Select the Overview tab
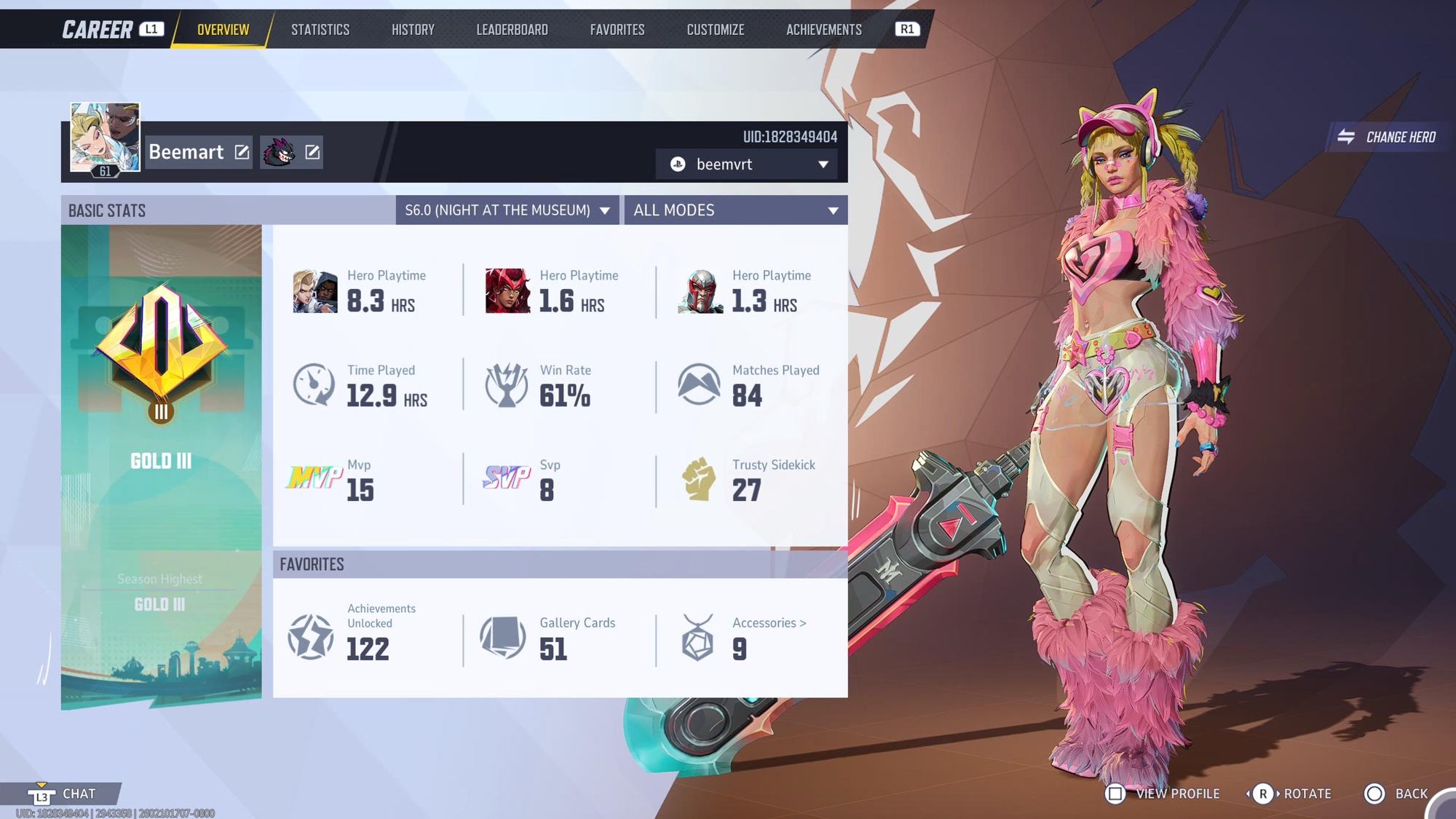Image resolution: width=1456 pixels, height=819 pixels. [223, 30]
